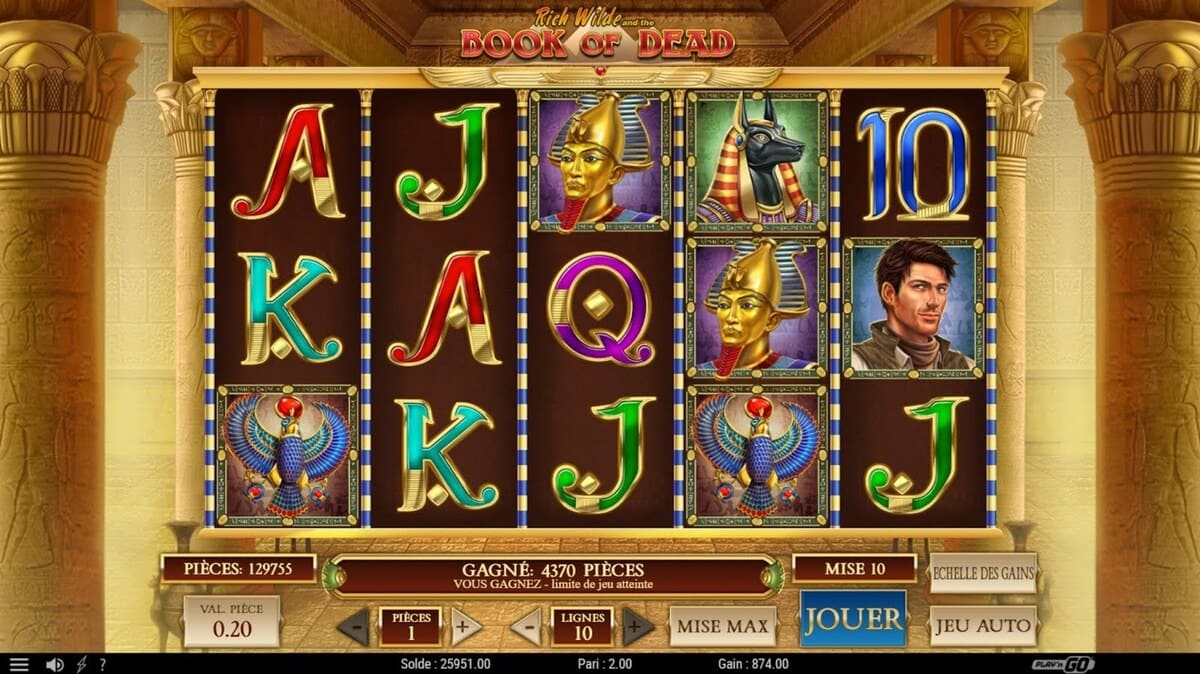Change the VAL. PIÈCE coin value
This screenshot has height=674, width=1200.
click(x=232, y=621)
